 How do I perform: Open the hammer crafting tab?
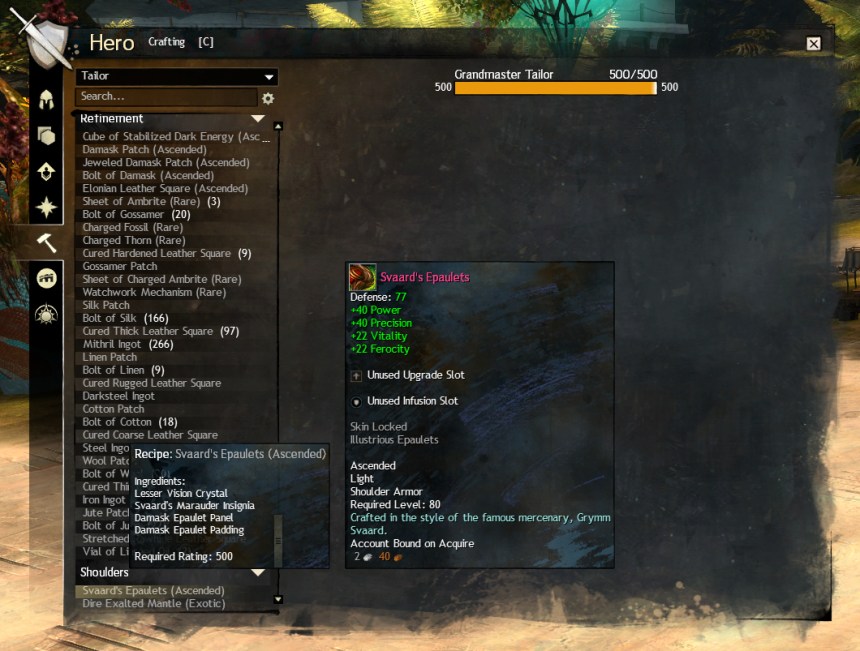point(46,243)
